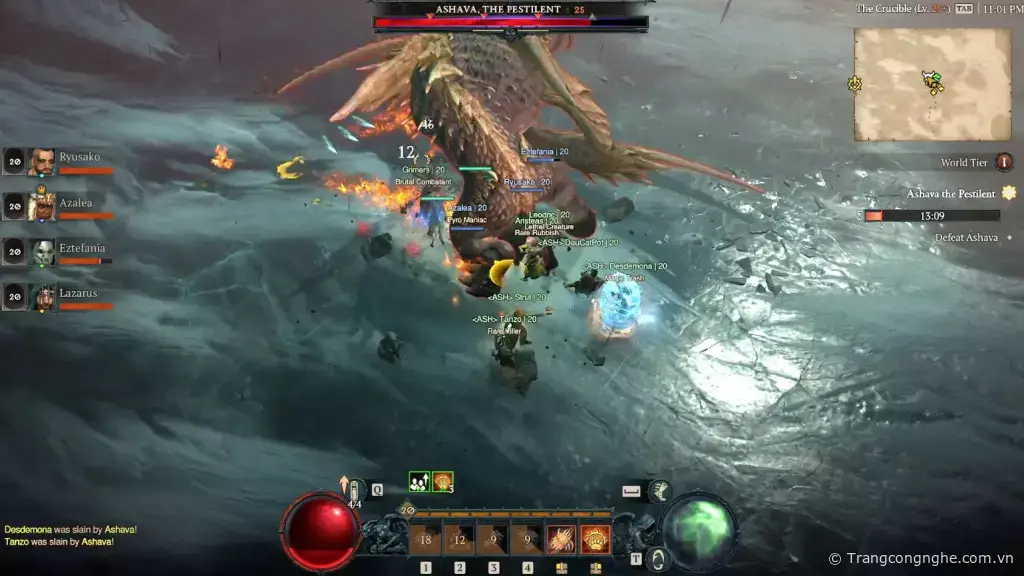Viewport: 1024px width, 576px height.
Task: Click the skill slot showing cooldown 12
Action: point(459,540)
